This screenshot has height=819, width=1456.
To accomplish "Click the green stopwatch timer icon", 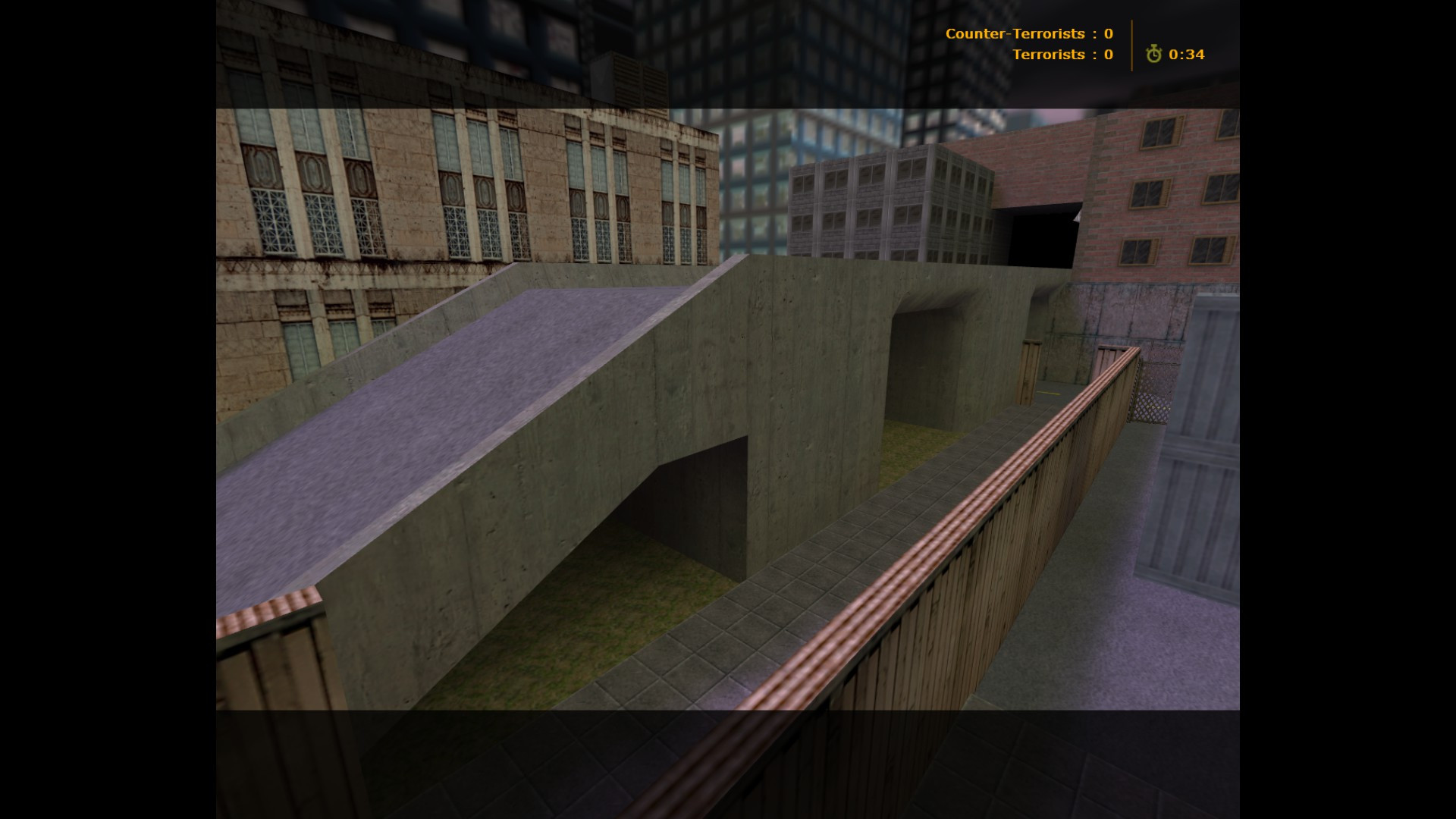I will pyautogui.click(x=1153, y=55).
